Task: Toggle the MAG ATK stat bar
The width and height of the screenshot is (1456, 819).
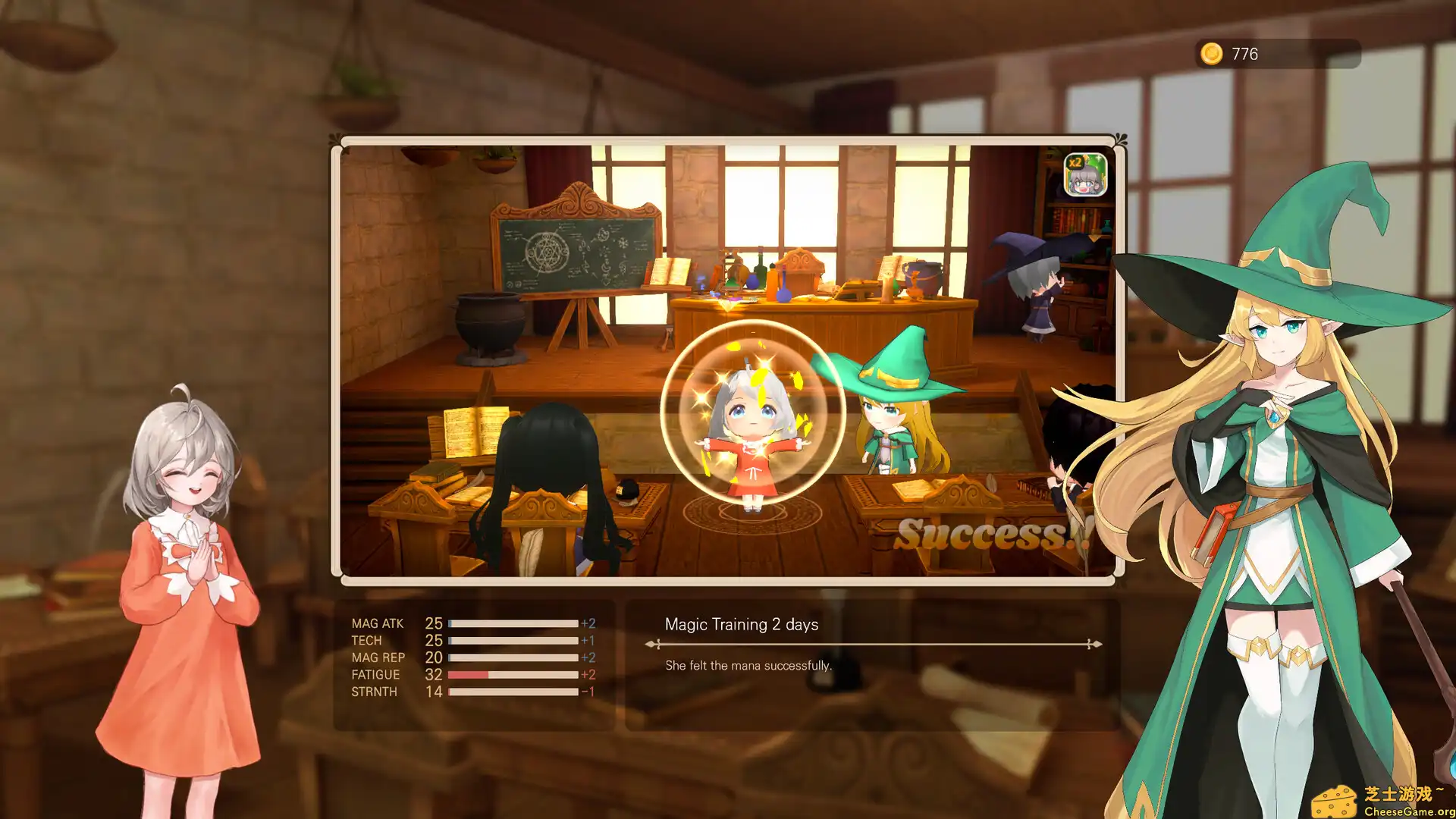Action: [512, 623]
